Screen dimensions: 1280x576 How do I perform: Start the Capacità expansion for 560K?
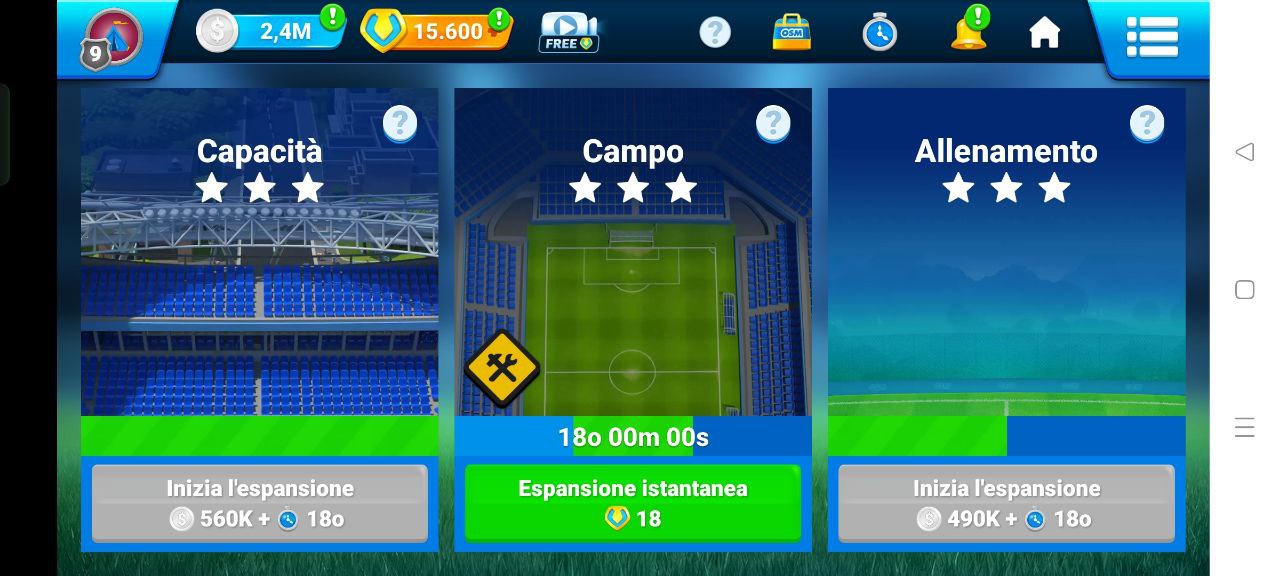pos(259,503)
